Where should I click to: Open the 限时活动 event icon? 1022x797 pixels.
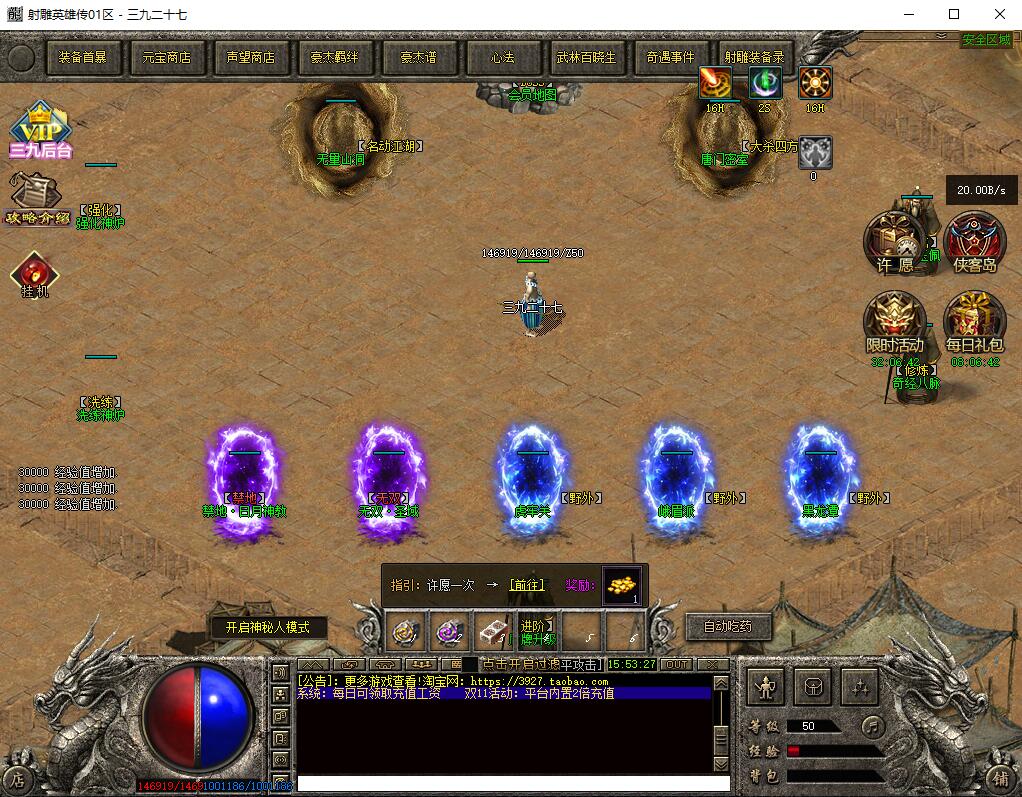[x=894, y=322]
